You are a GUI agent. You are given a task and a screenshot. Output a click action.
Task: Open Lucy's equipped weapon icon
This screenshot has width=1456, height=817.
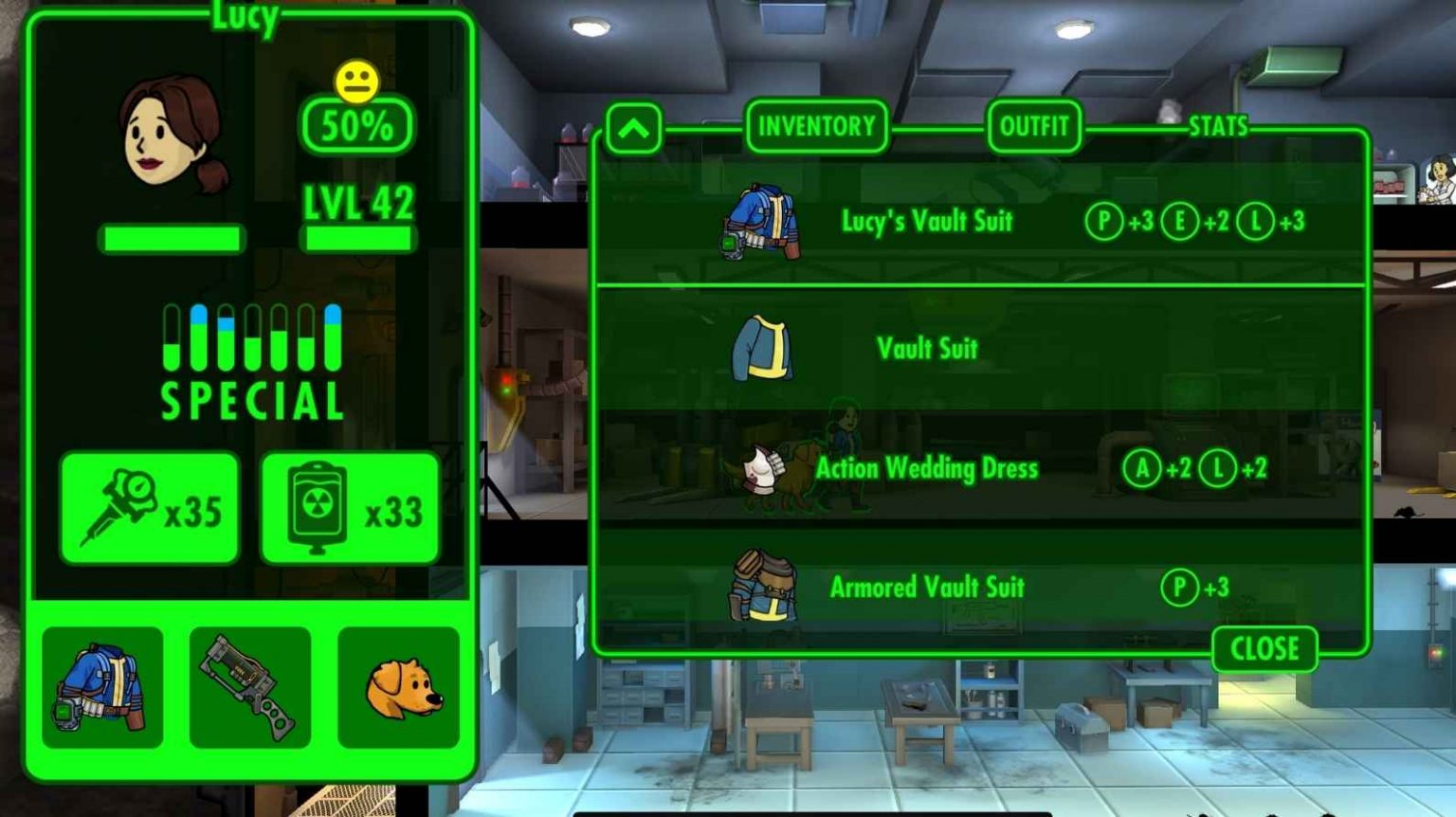(248, 686)
